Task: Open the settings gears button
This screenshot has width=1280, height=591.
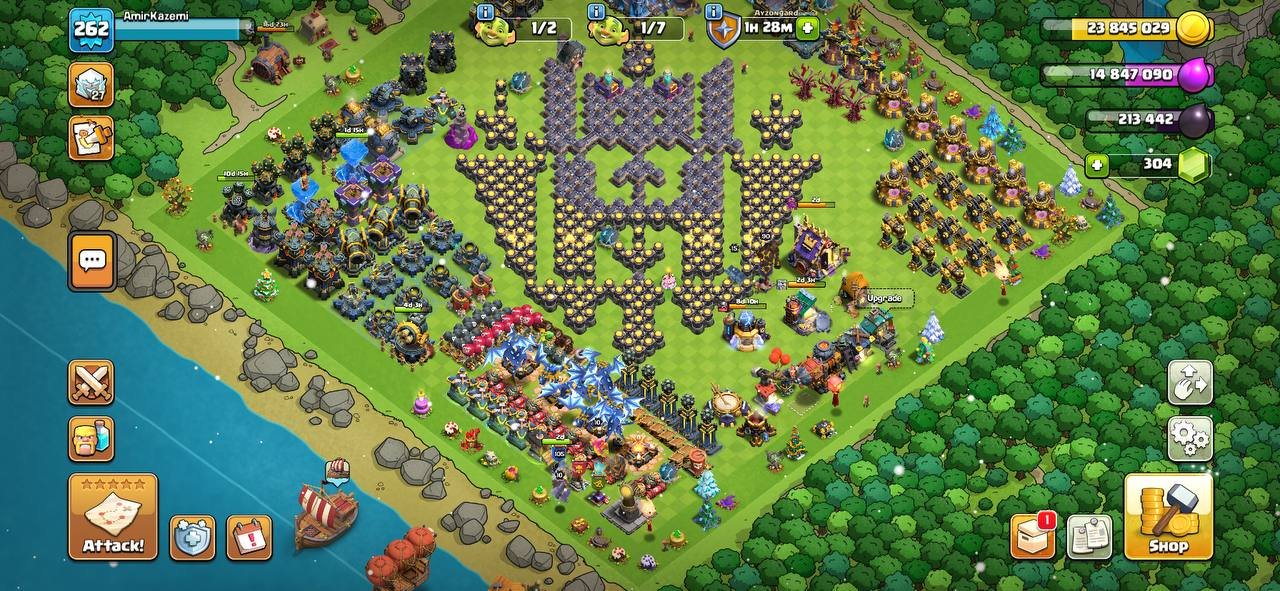Action: click(1190, 438)
